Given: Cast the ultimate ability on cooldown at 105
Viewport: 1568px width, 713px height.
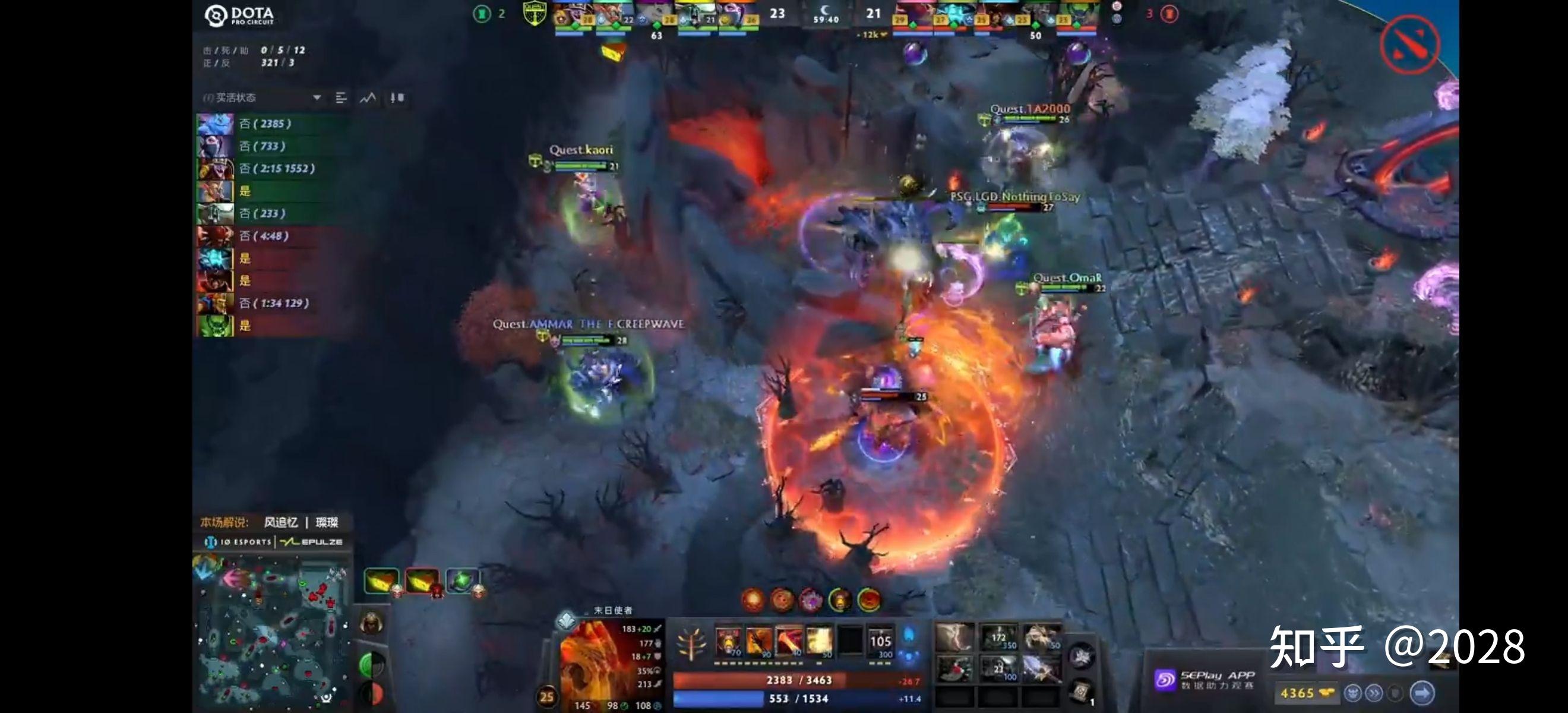Looking at the screenshot, I should pos(880,642).
